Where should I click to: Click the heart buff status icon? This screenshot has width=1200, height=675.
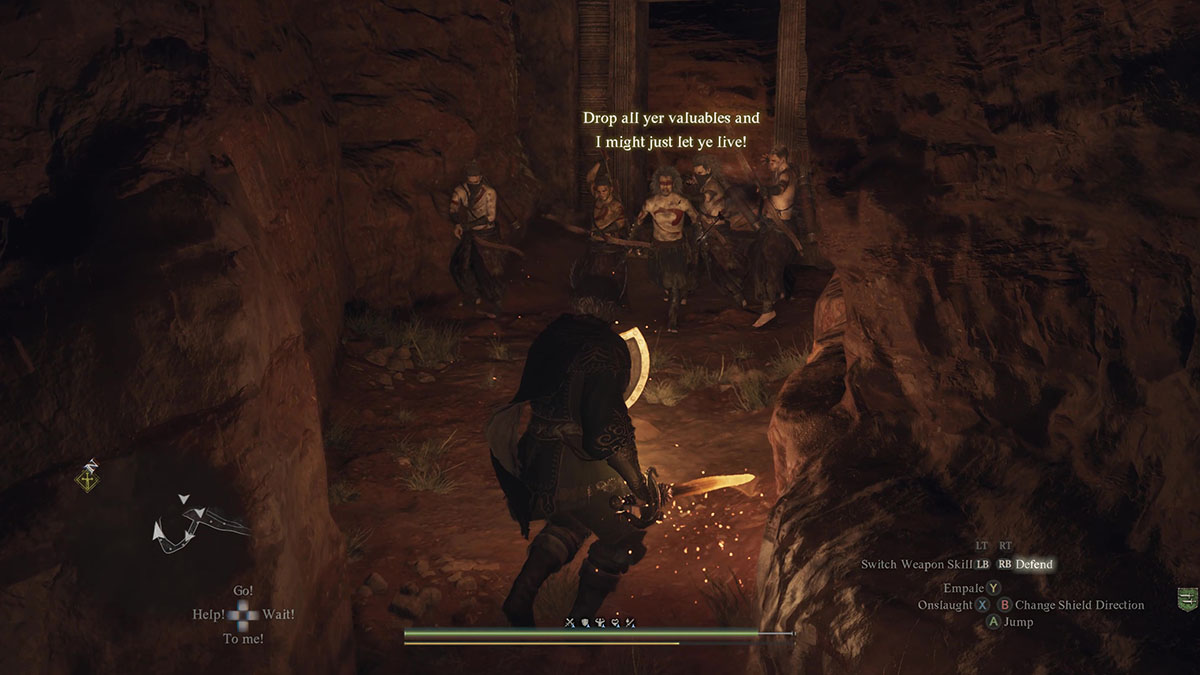[x=616, y=623]
